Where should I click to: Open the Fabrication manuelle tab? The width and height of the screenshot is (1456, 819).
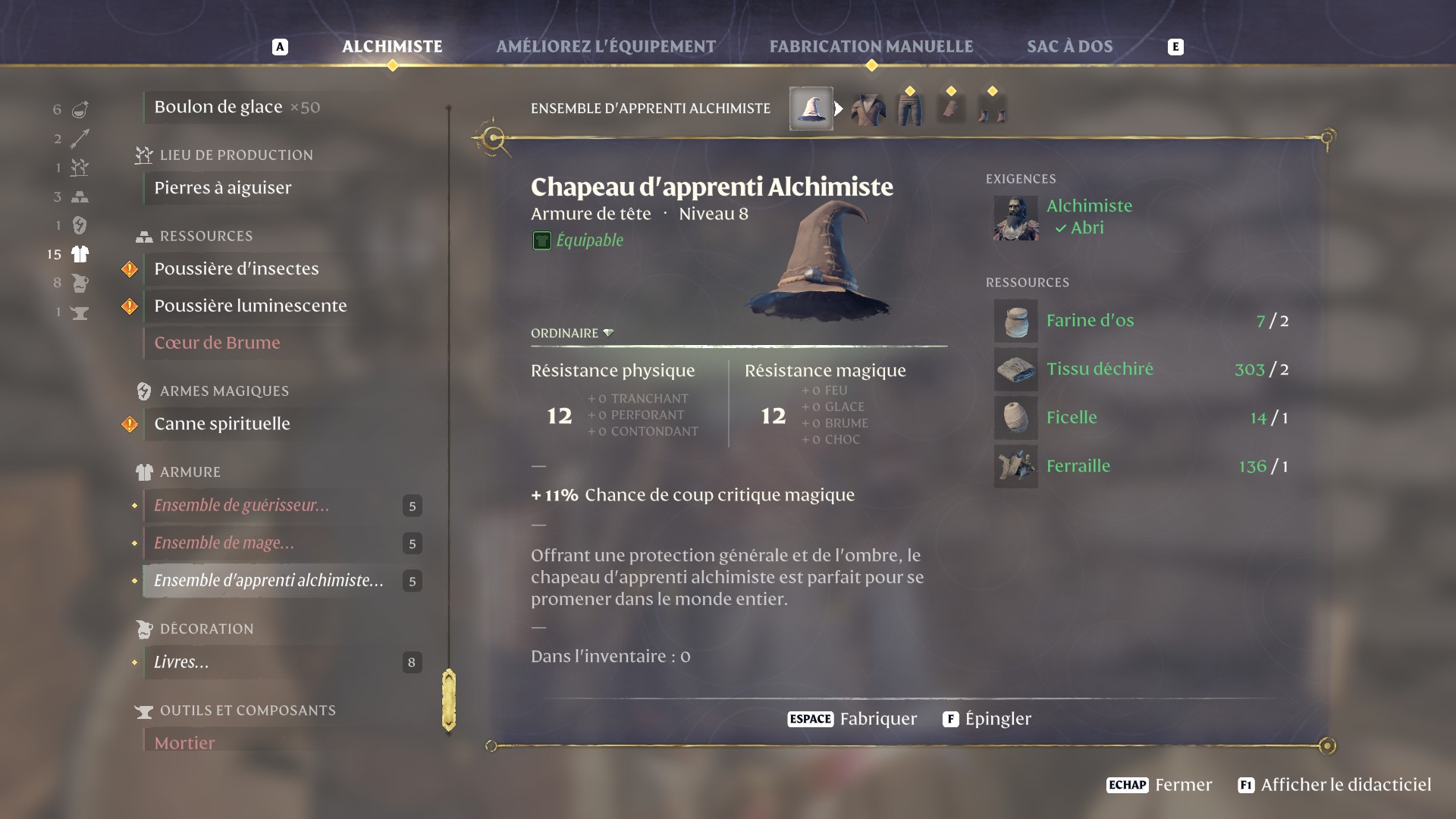[x=871, y=46]
